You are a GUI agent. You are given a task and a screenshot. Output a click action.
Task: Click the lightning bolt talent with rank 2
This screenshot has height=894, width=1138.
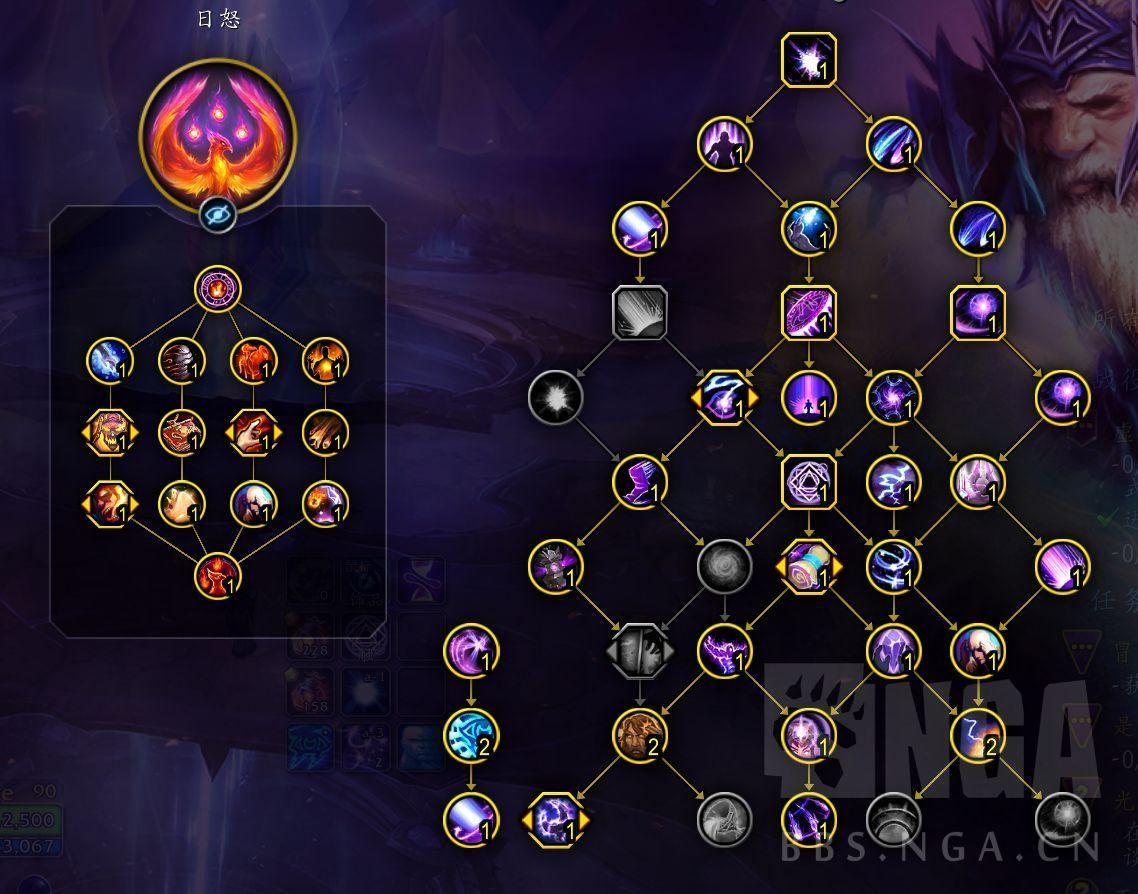(x=977, y=735)
